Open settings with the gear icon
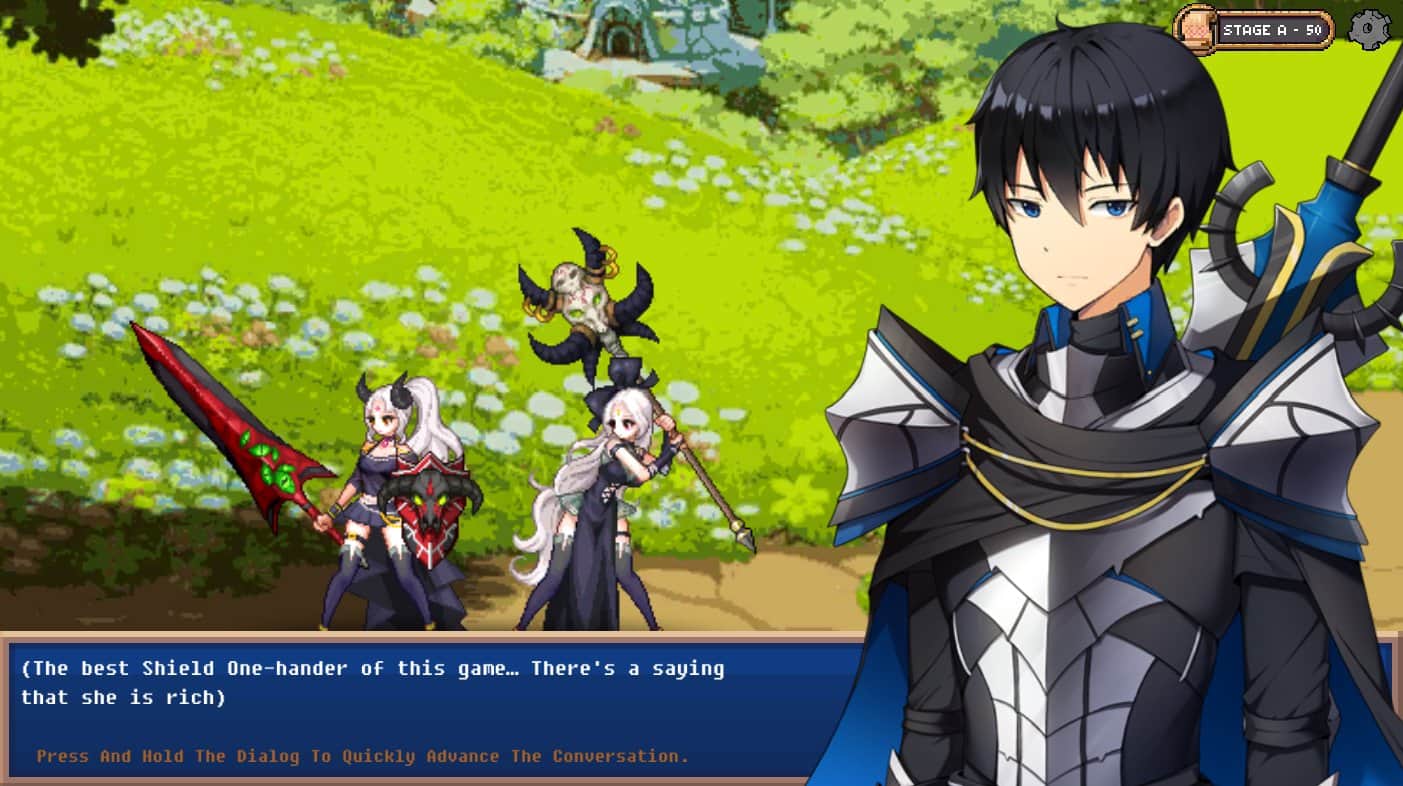The width and height of the screenshot is (1403, 786). pos(1369,30)
